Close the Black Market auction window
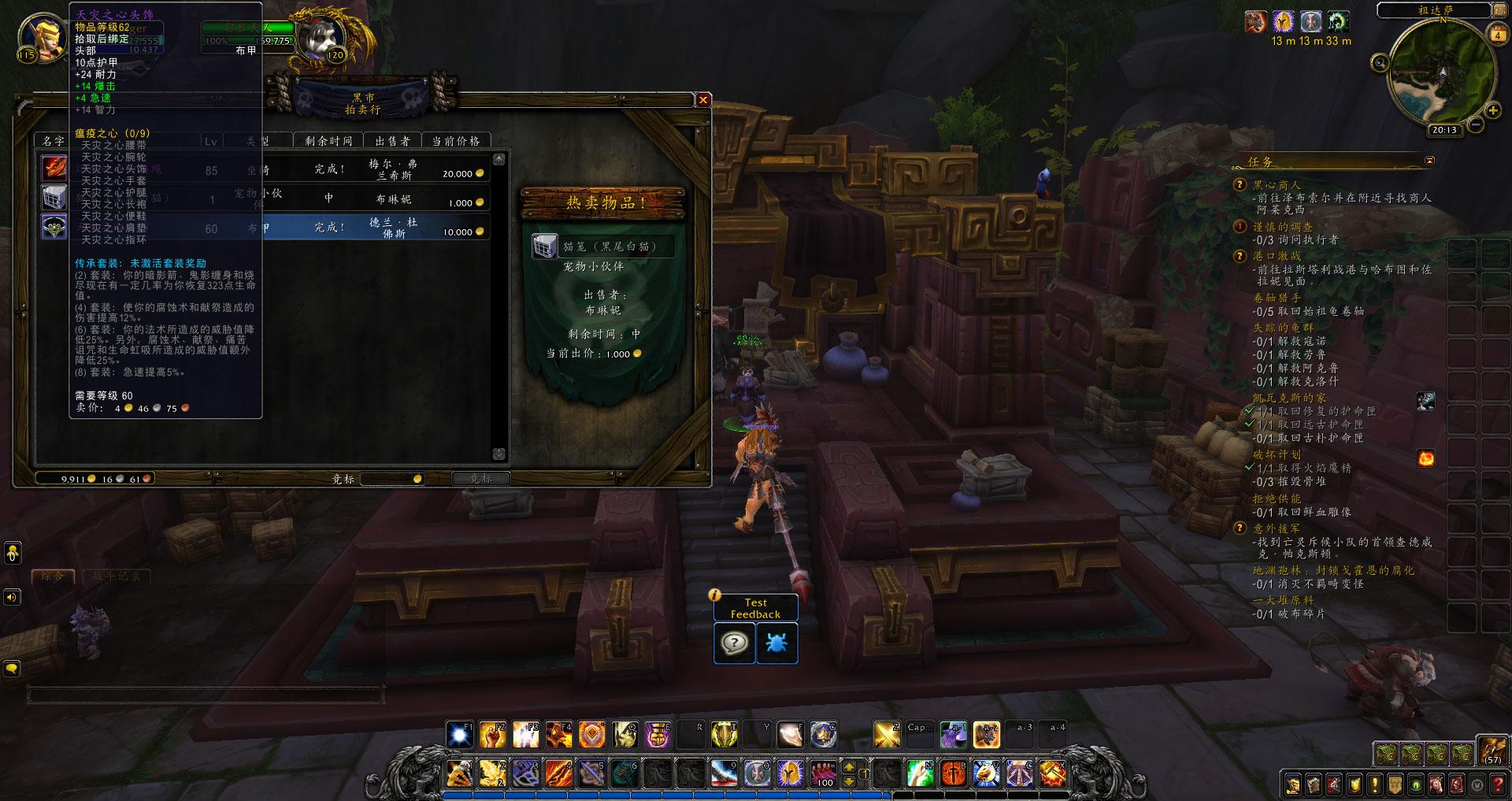The width and height of the screenshot is (1512, 801). point(703,100)
